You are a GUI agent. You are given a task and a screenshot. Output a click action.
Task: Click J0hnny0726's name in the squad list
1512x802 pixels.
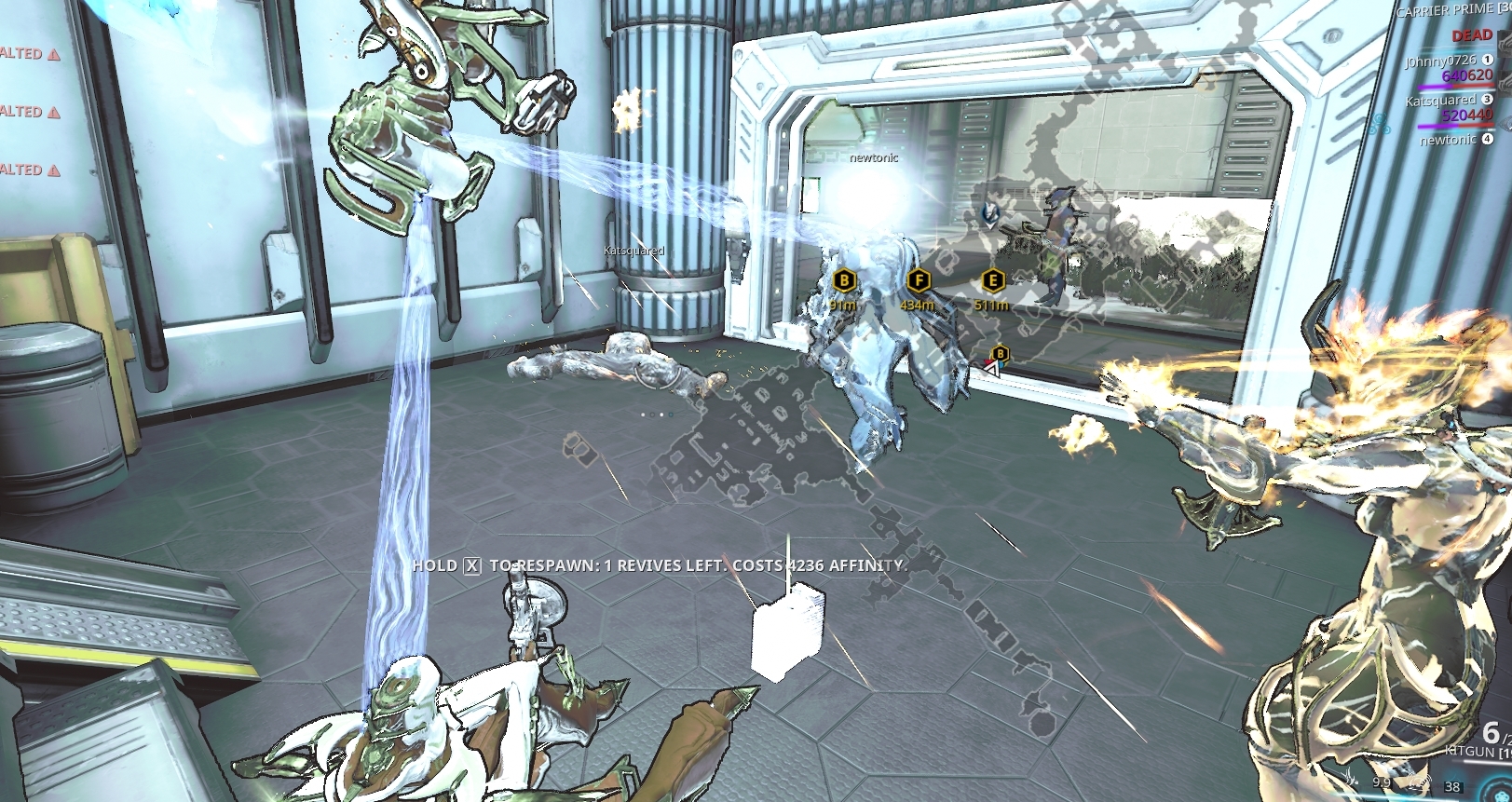[x=1440, y=61]
